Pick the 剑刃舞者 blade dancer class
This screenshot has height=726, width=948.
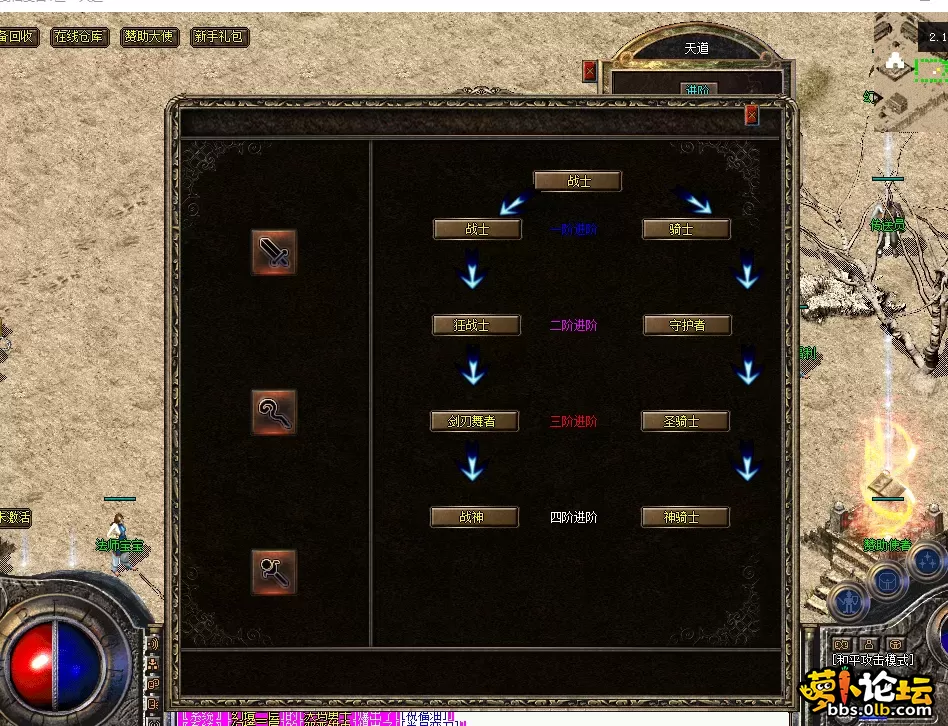476,421
